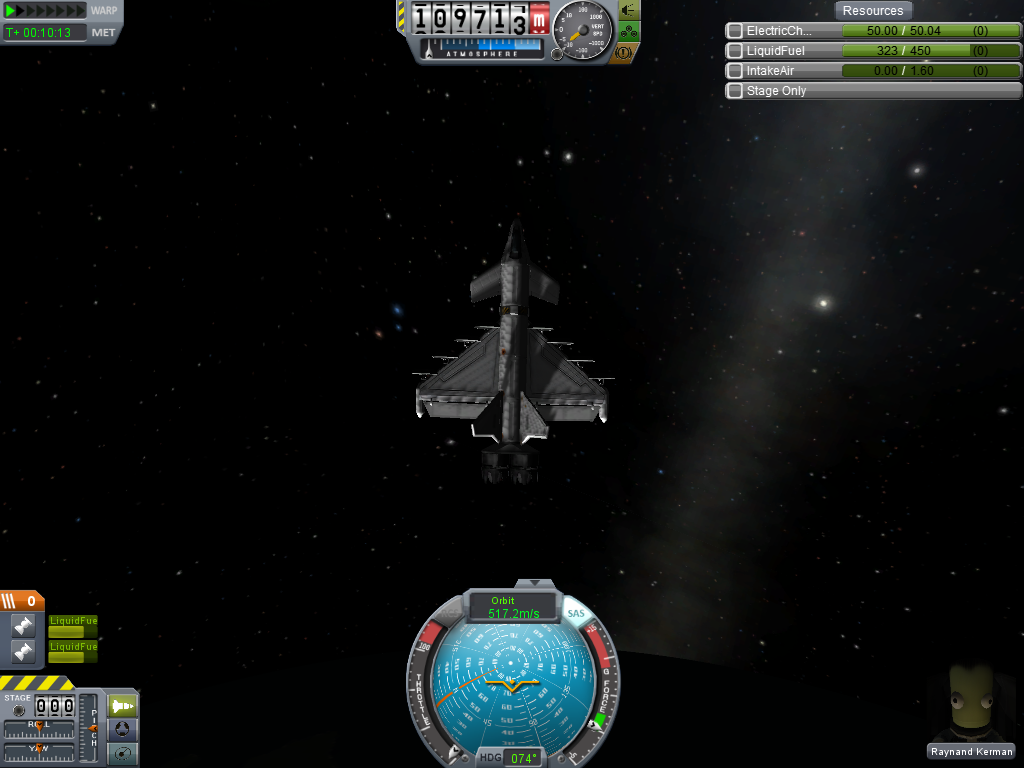Close the Resources panel via its header
Viewport: 1024px width, 768px height.
[872, 11]
